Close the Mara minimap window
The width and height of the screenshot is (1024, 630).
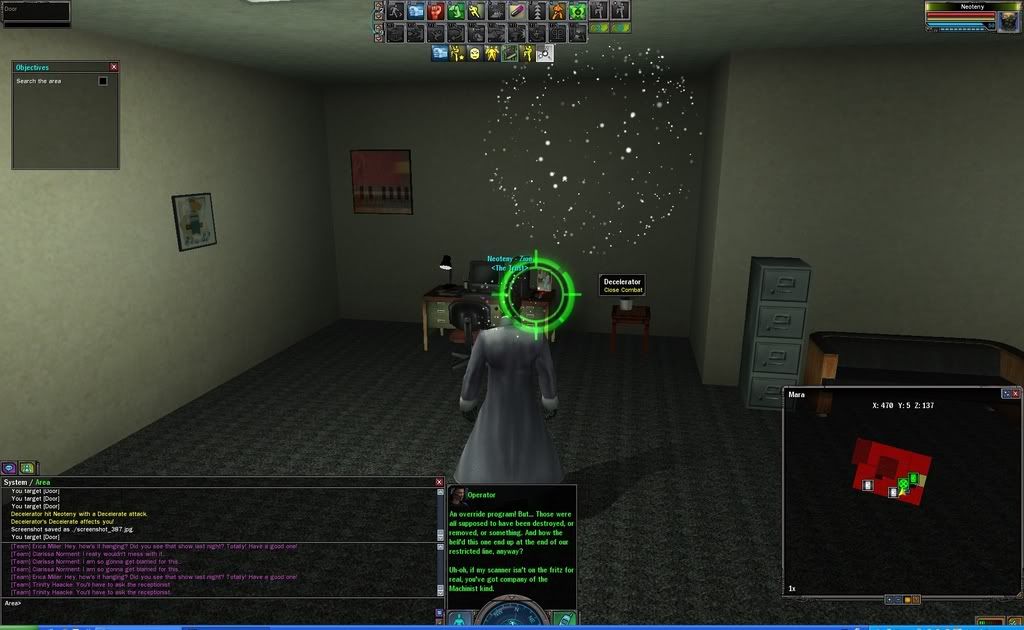pos(1016,394)
